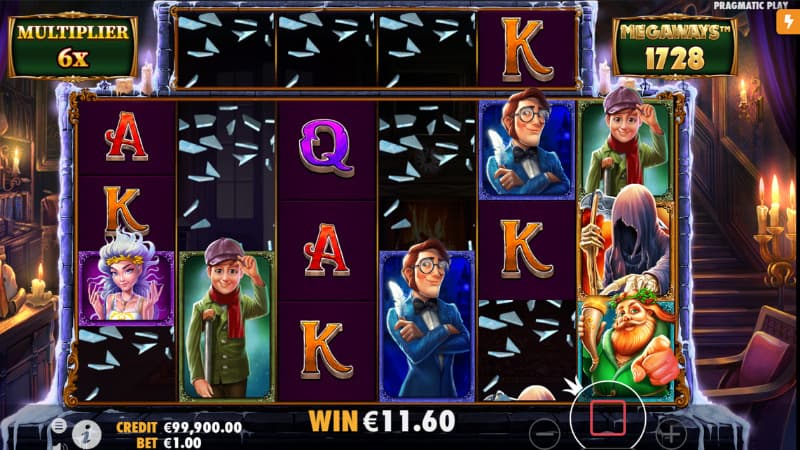Open the game info (i) page

(x=87, y=432)
